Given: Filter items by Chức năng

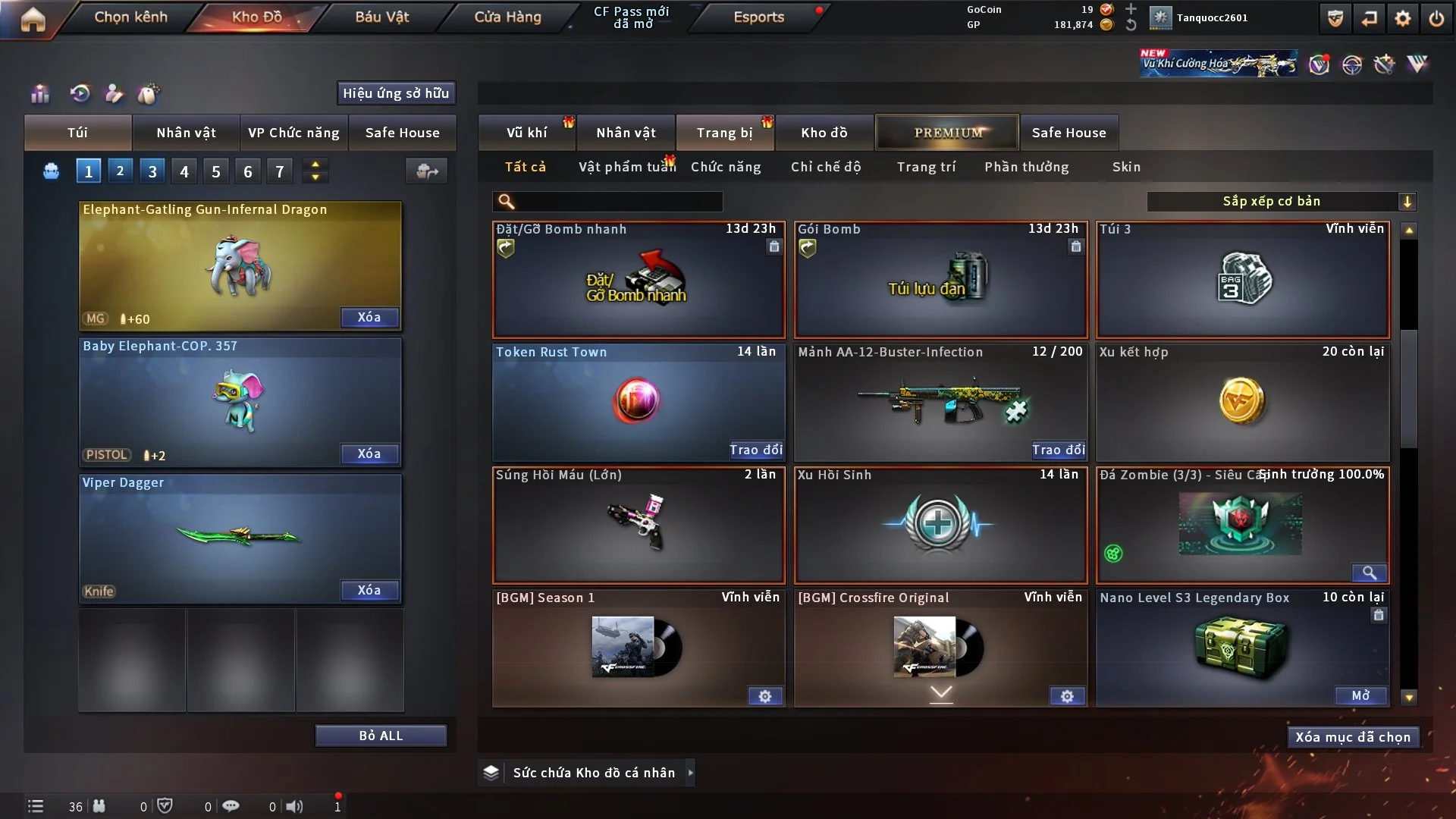Looking at the screenshot, I should (x=726, y=167).
